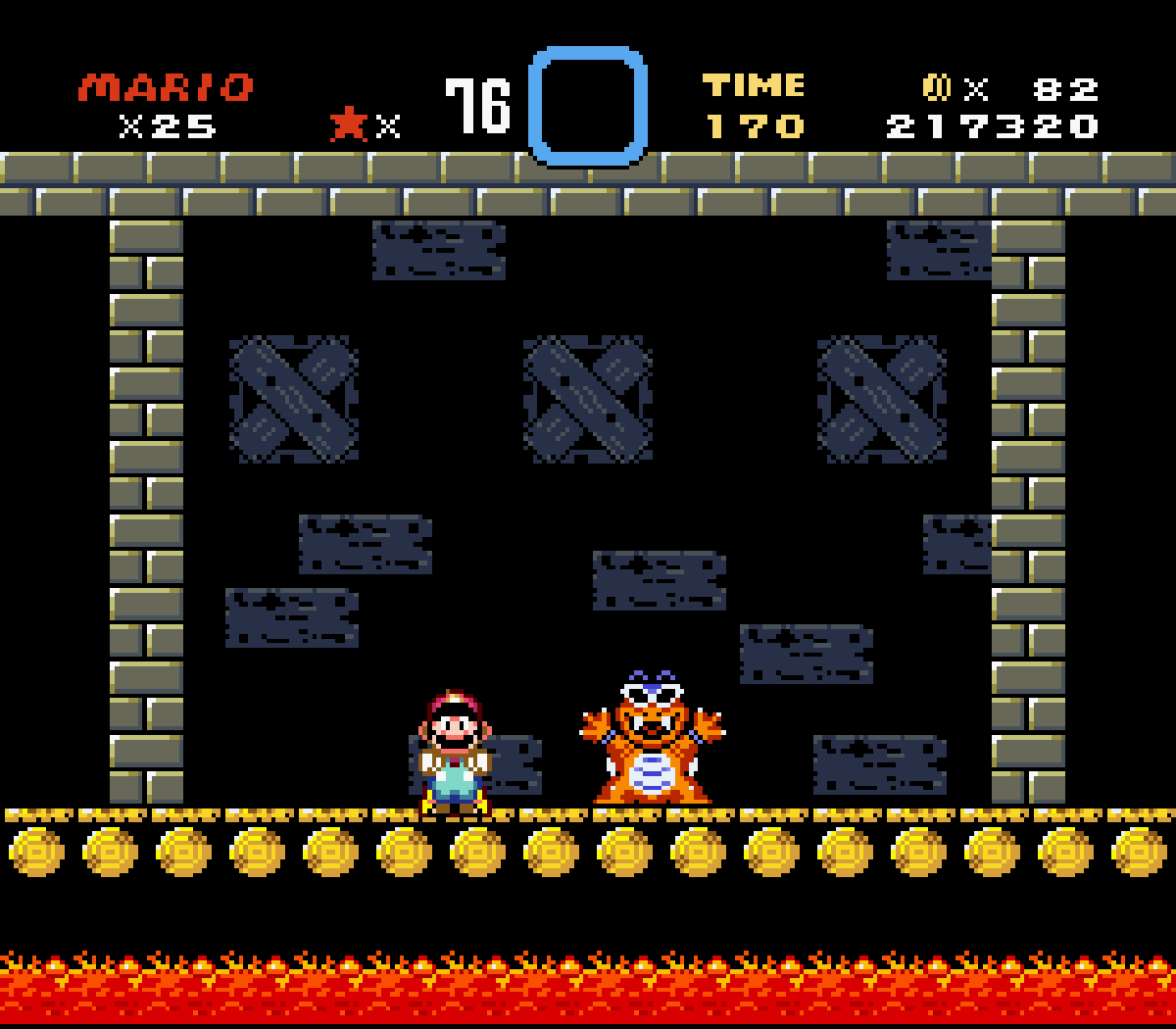
Task: Select the blue reserve item box
Action: [x=587, y=105]
